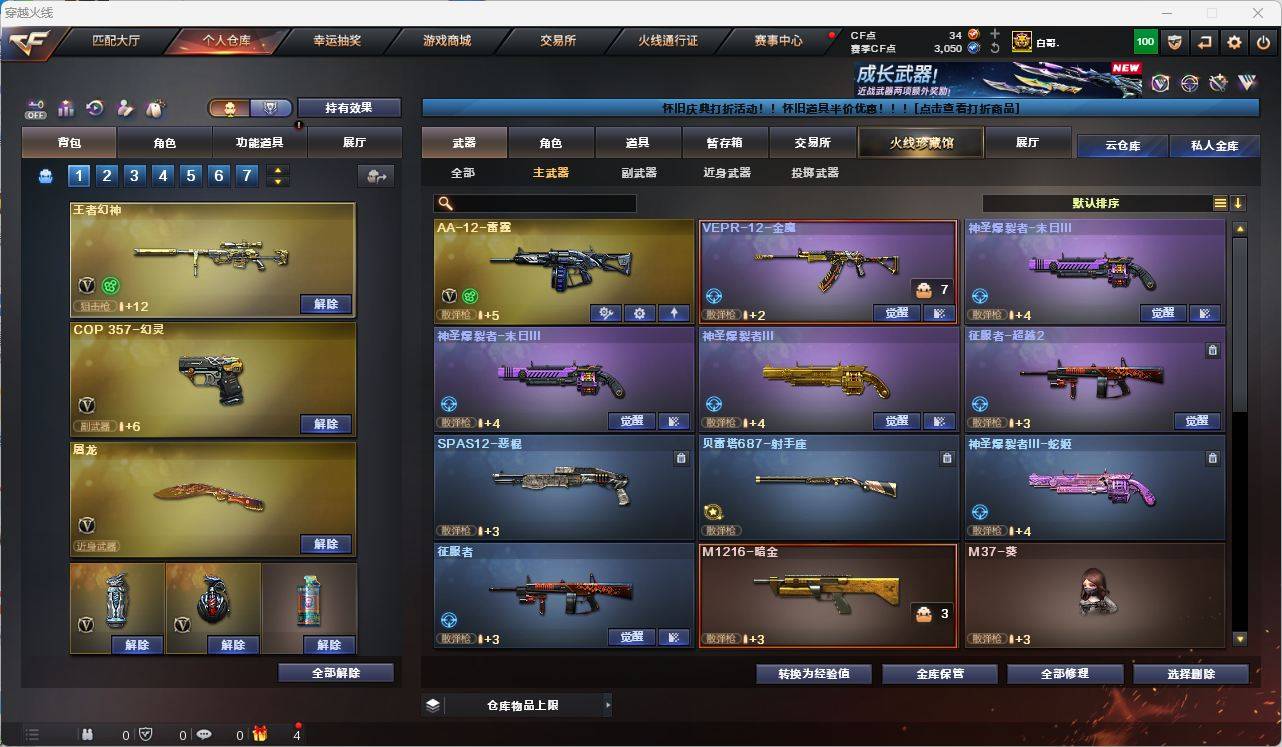1282x747 pixels.
Task: Select the 近身武器 melee category
Action: pyautogui.click(x=727, y=173)
